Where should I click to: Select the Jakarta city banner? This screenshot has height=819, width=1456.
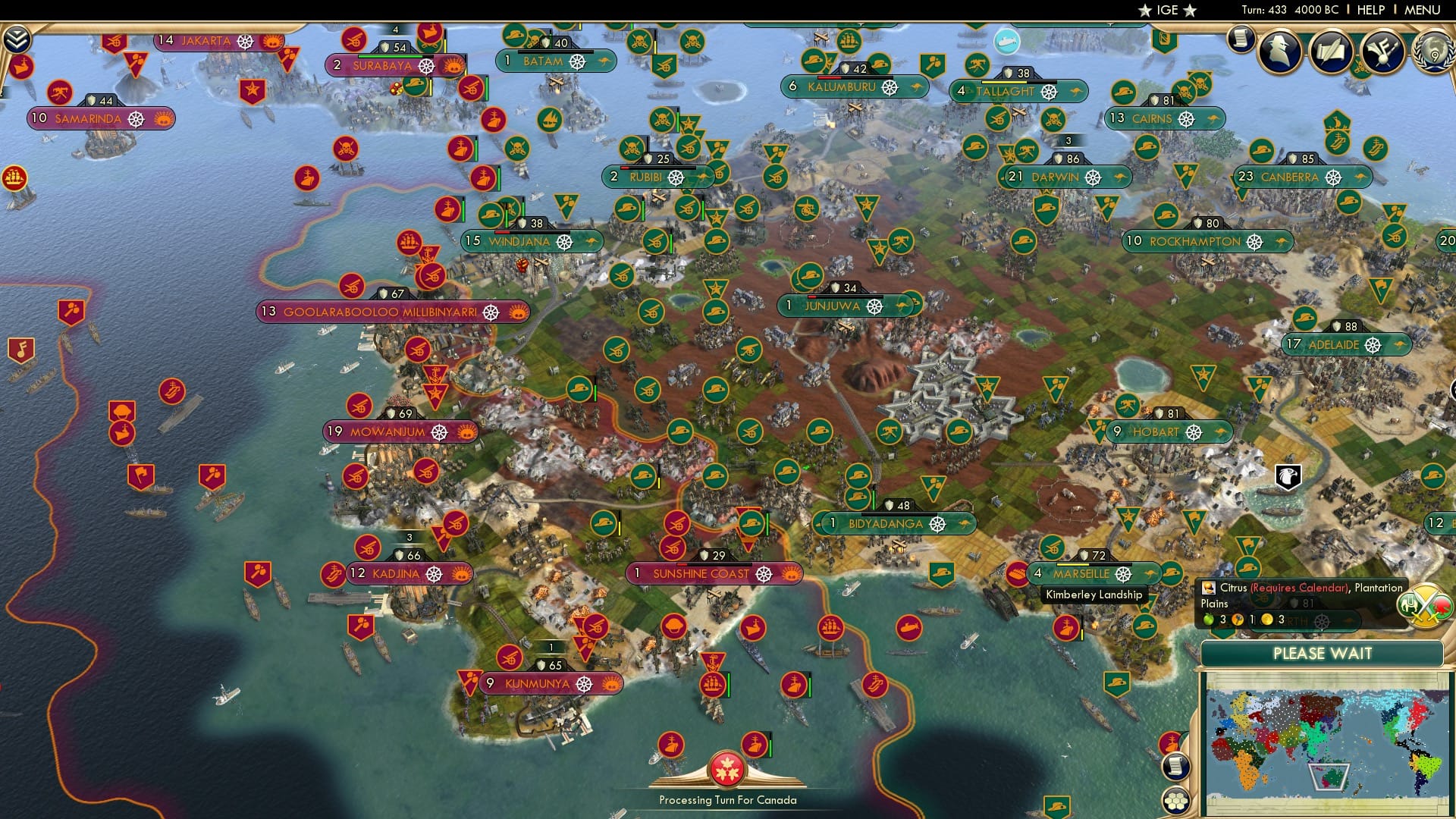[x=205, y=42]
